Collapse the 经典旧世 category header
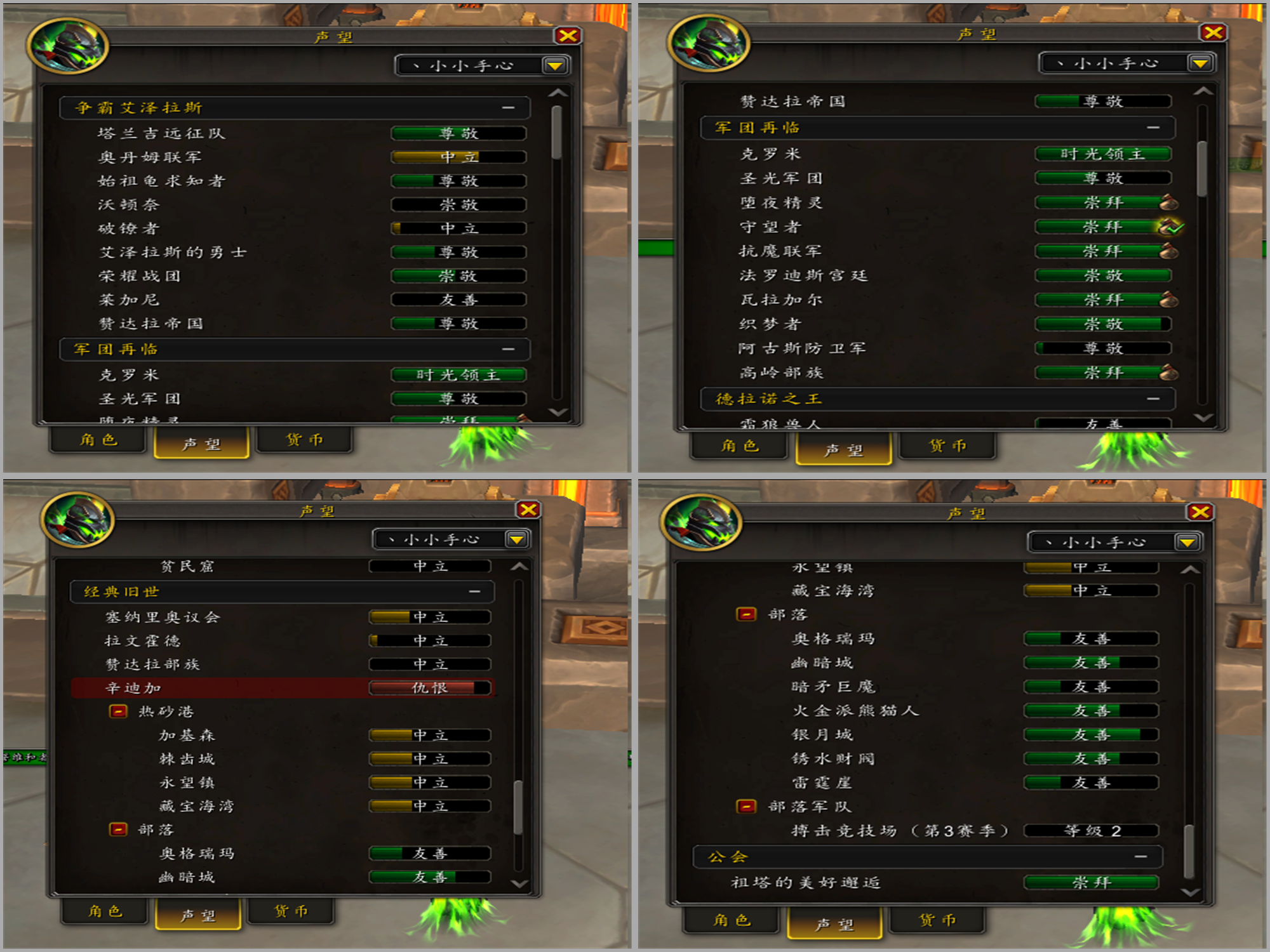 (x=475, y=591)
